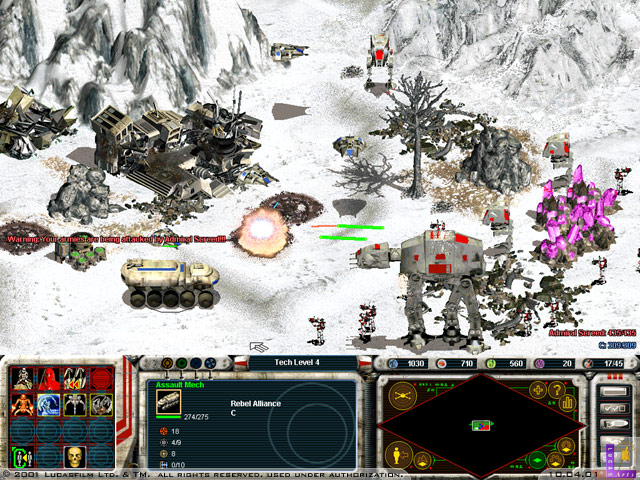Toggle the green diamond minimap mode button
The height and width of the screenshot is (480, 640).
point(538,460)
